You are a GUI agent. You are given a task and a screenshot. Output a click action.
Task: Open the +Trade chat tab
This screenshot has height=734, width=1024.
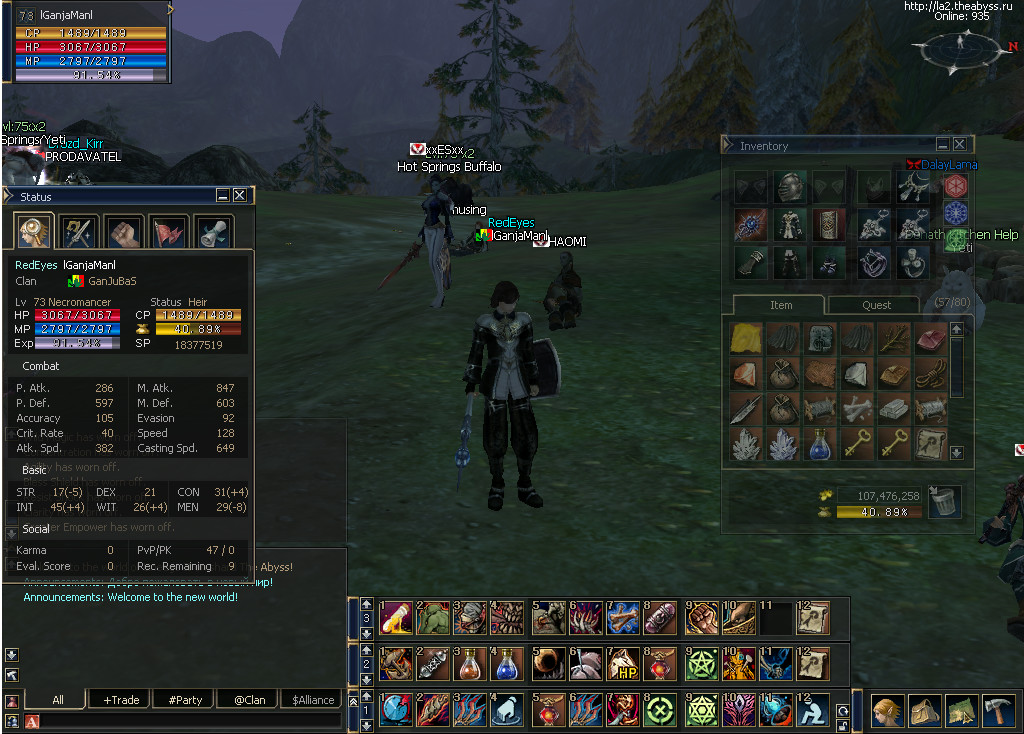click(x=122, y=700)
